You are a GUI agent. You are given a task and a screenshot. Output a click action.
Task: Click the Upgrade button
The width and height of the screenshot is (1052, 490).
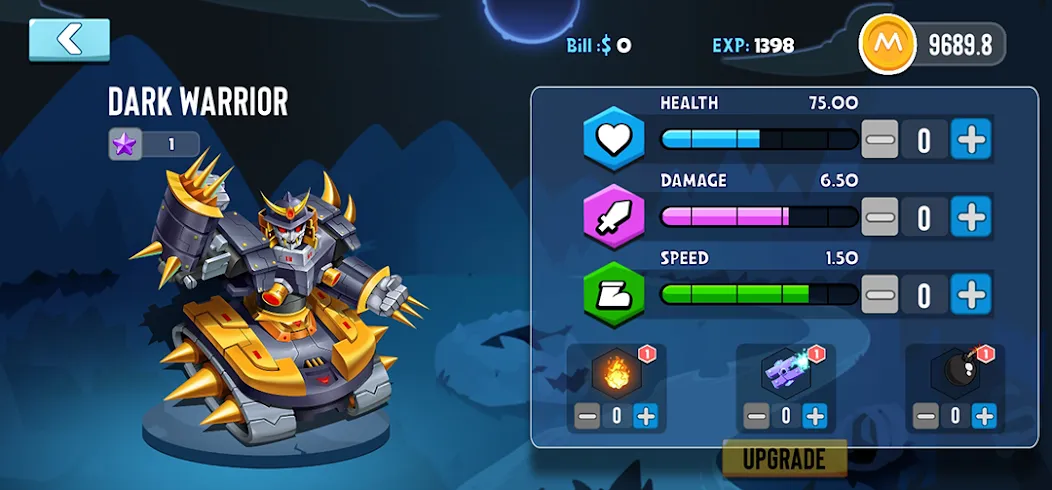(784, 459)
